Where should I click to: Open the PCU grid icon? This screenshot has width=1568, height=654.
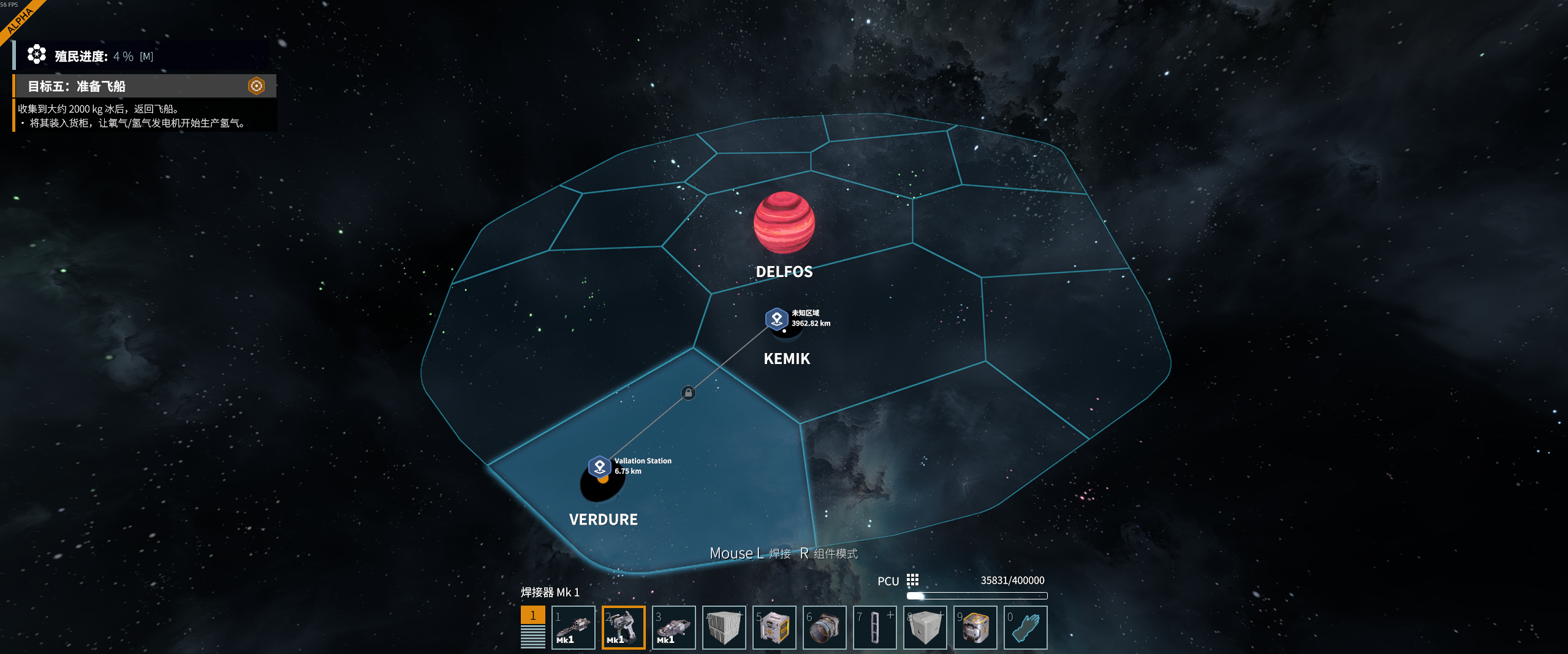click(x=912, y=580)
